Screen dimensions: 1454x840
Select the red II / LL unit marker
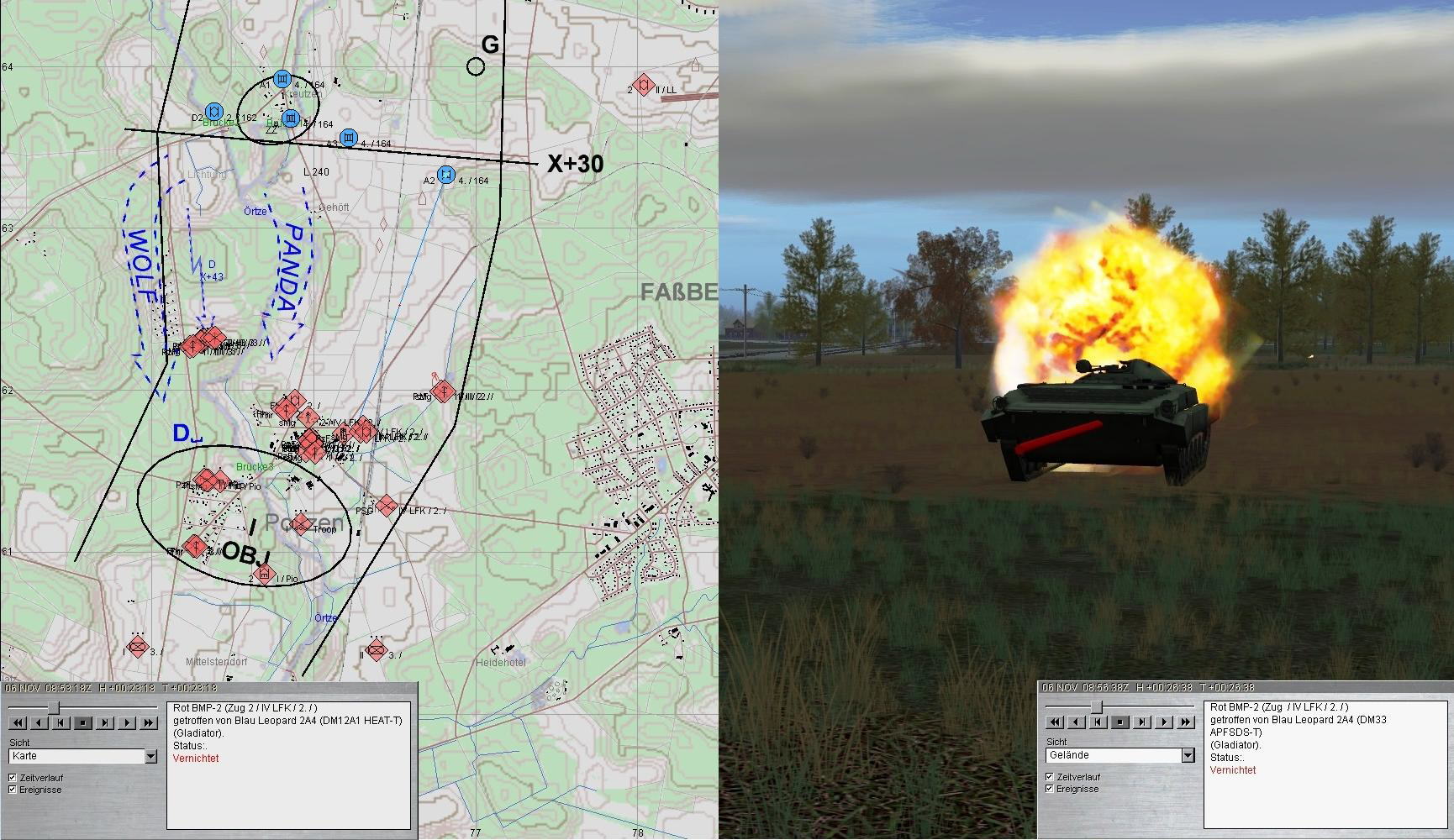tap(643, 85)
